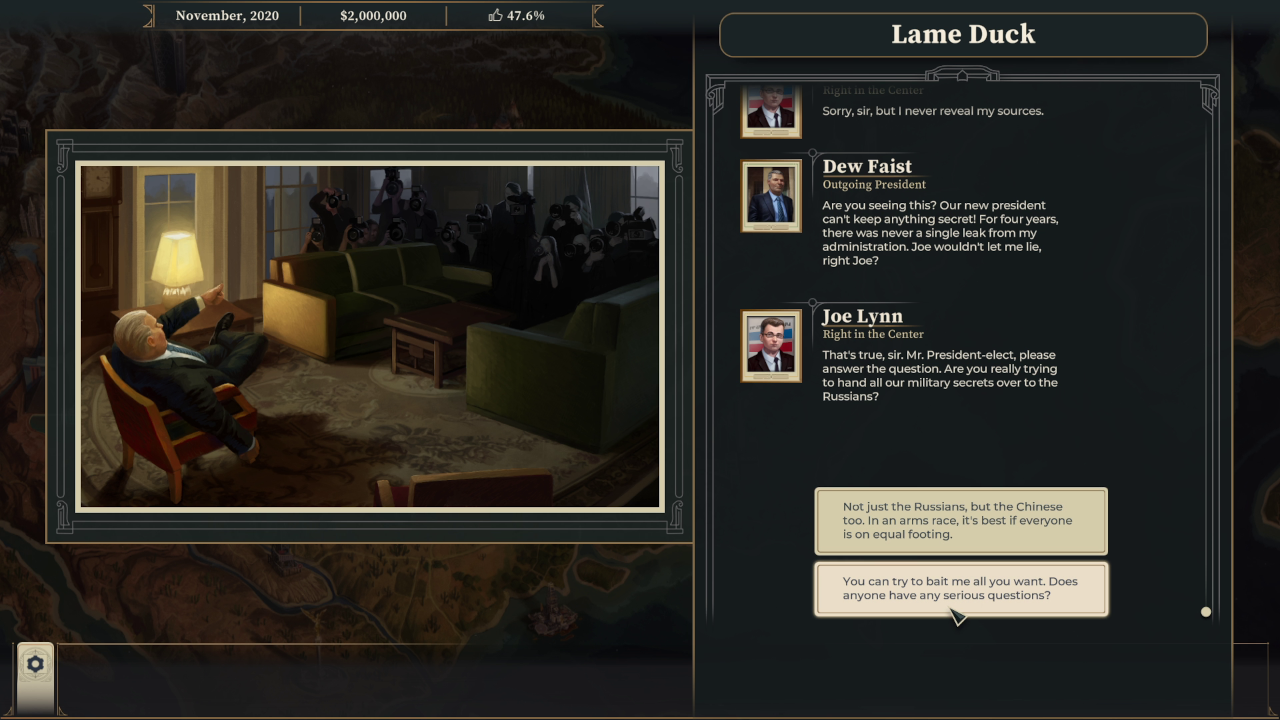Click the right bracket ornament on the top bar
This screenshot has width=1280, height=720.
[x=596, y=15]
